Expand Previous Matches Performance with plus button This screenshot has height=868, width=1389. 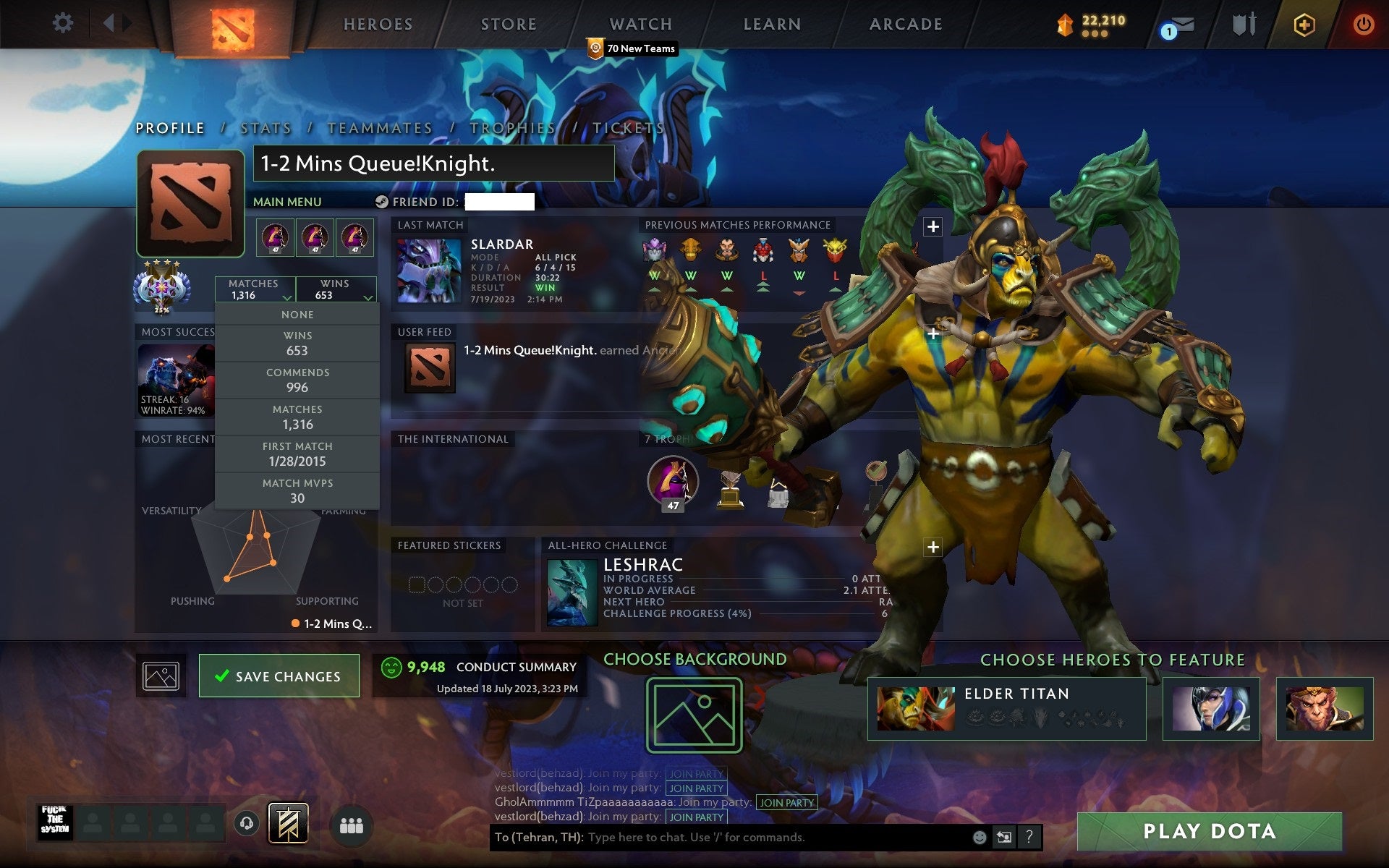(x=933, y=225)
